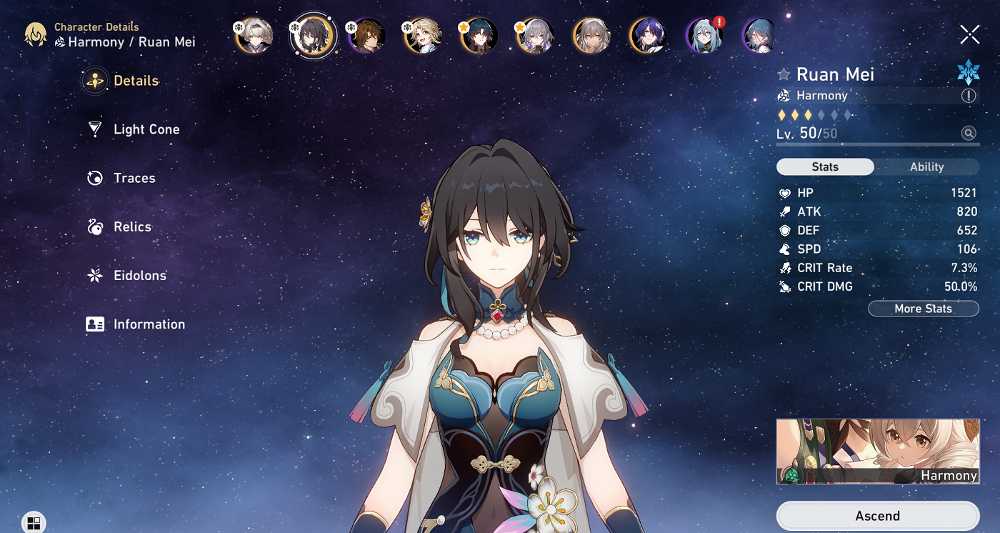Viewport: 1000px width, 533px height.
Task: Ascend Ruan Mei
Action: (877, 516)
